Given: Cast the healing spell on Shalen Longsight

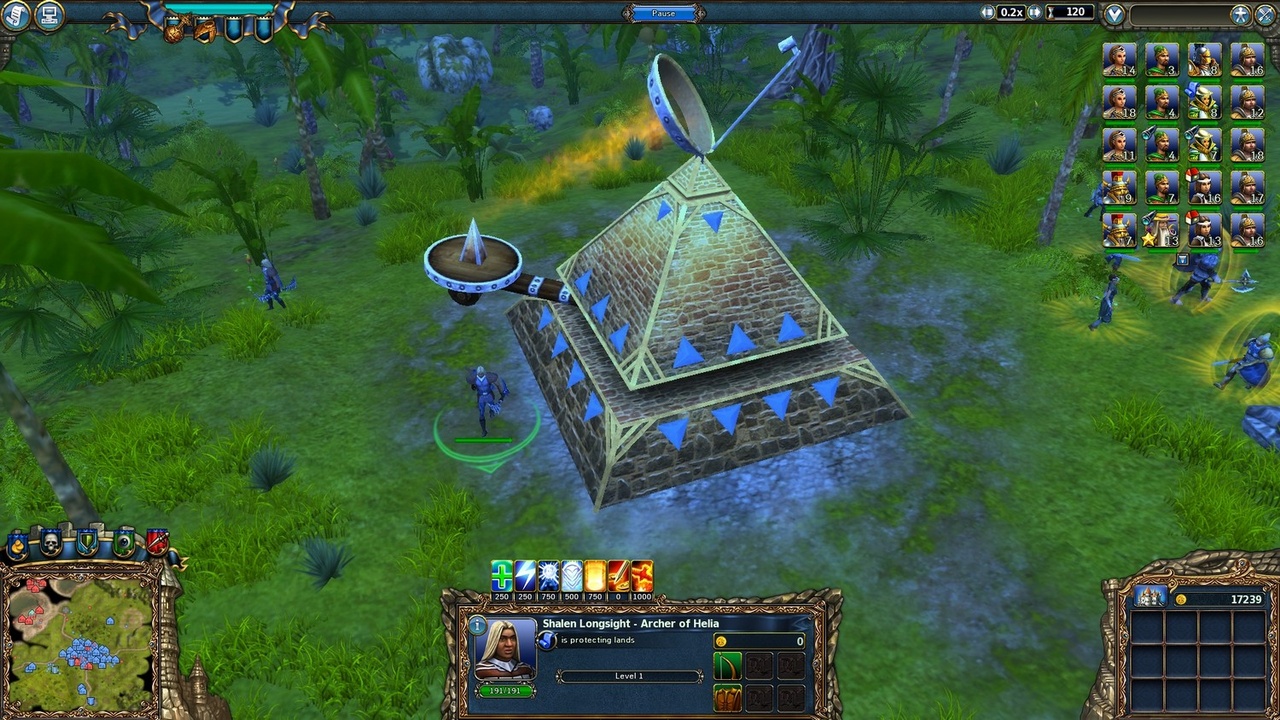Looking at the screenshot, I should coord(502,574).
